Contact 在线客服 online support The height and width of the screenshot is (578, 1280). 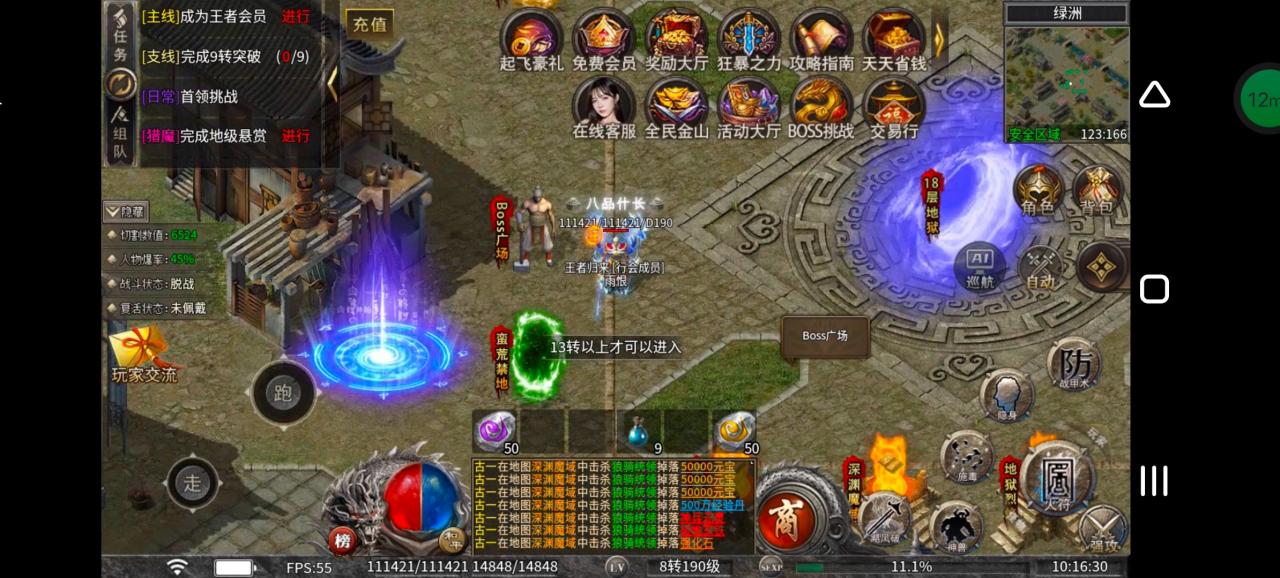coord(604,105)
